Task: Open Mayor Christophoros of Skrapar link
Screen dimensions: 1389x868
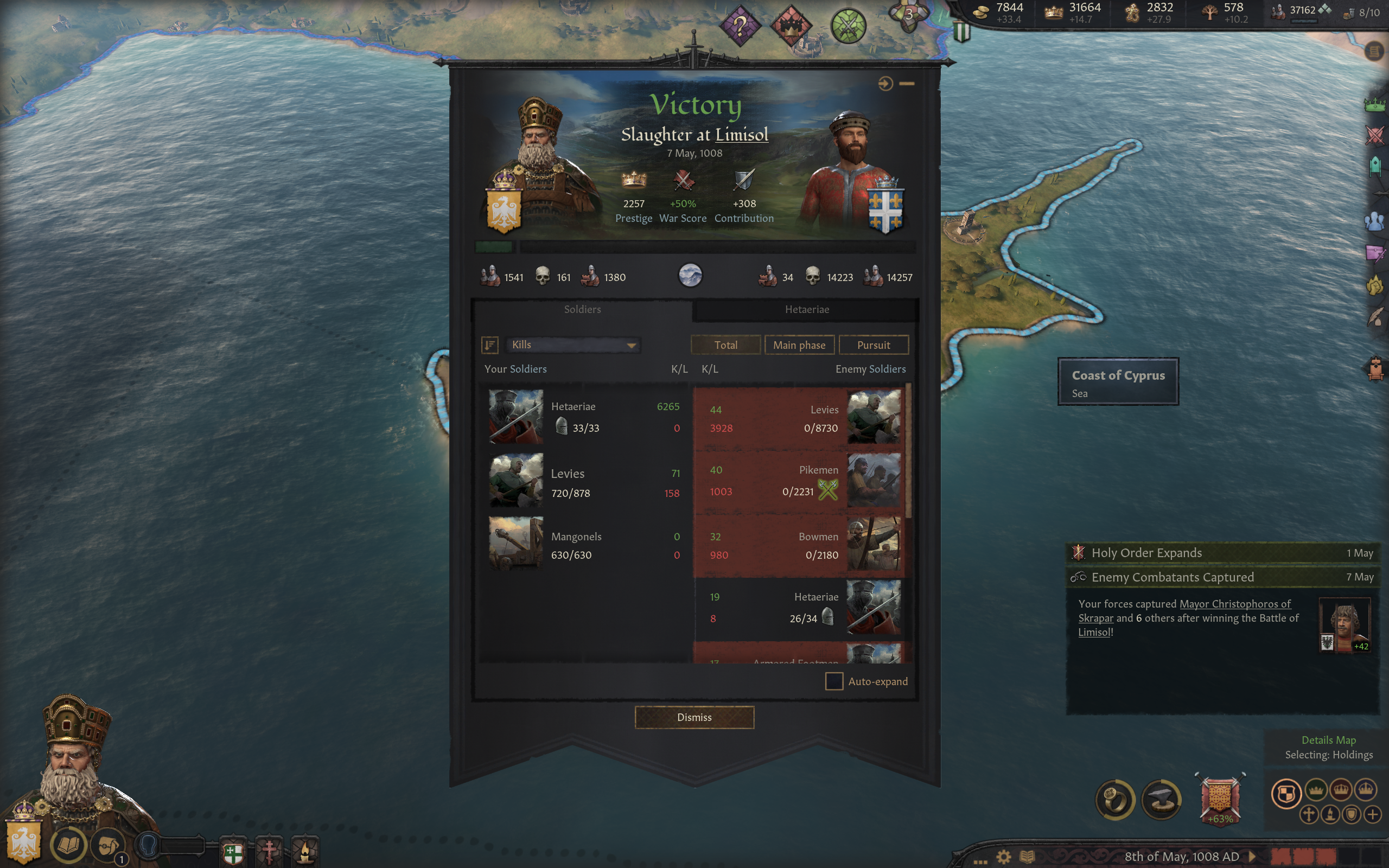Action: [1234, 604]
